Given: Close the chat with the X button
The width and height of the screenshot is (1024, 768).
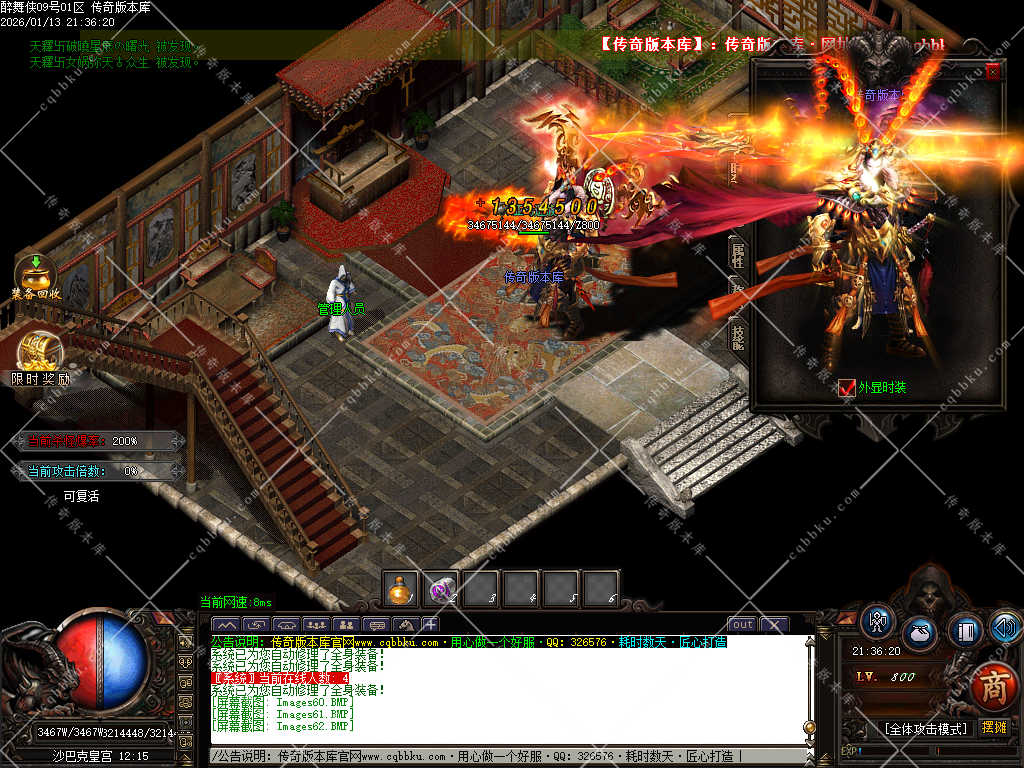Looking at the screenshot, I should (774, 625).
